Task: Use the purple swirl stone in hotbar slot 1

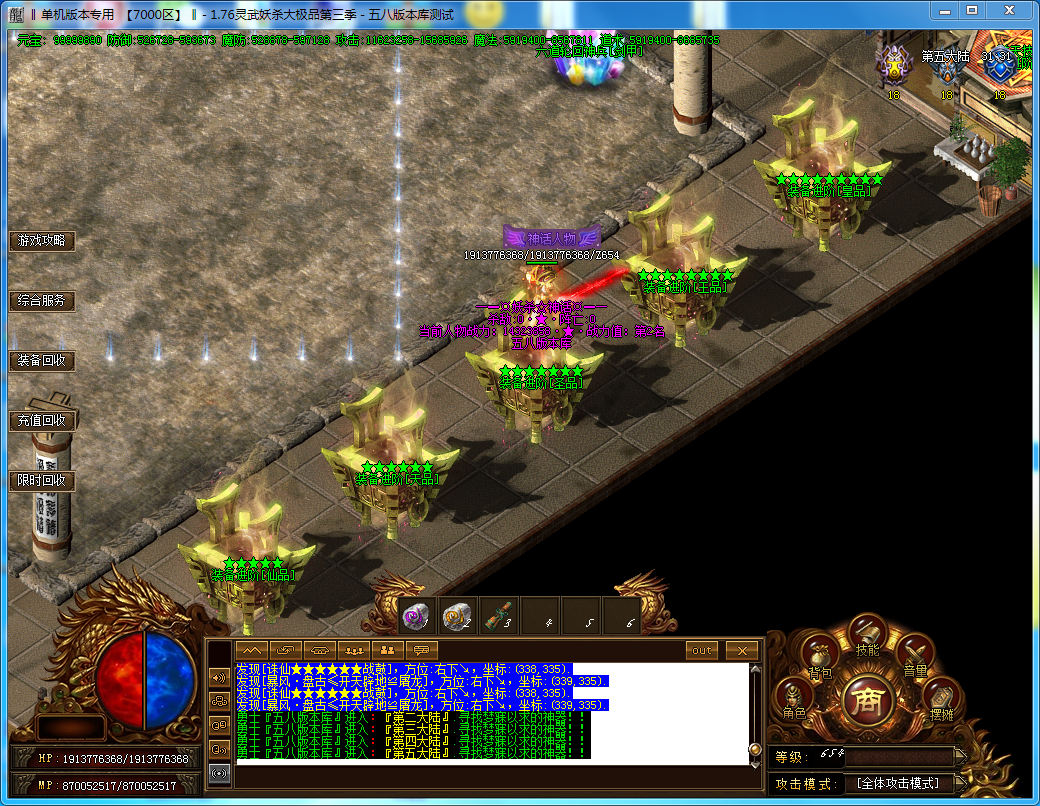Action: click(416, 616)
